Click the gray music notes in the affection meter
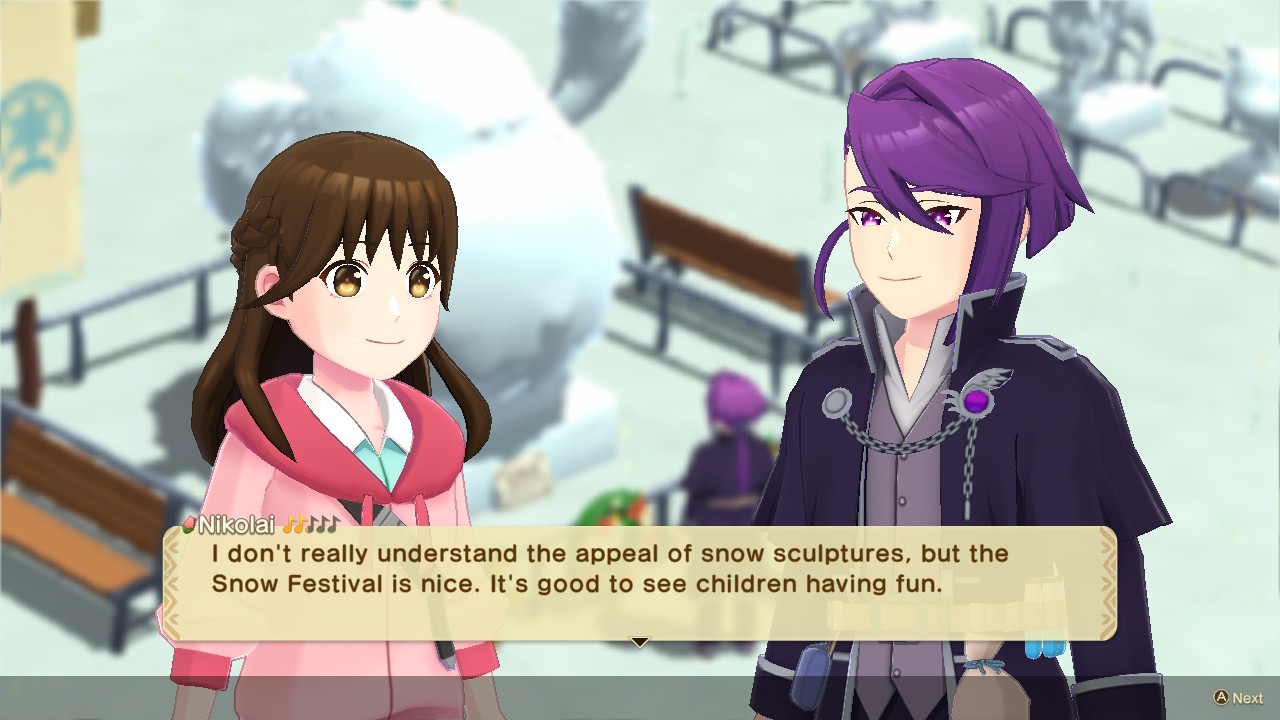 coord(323,522)
